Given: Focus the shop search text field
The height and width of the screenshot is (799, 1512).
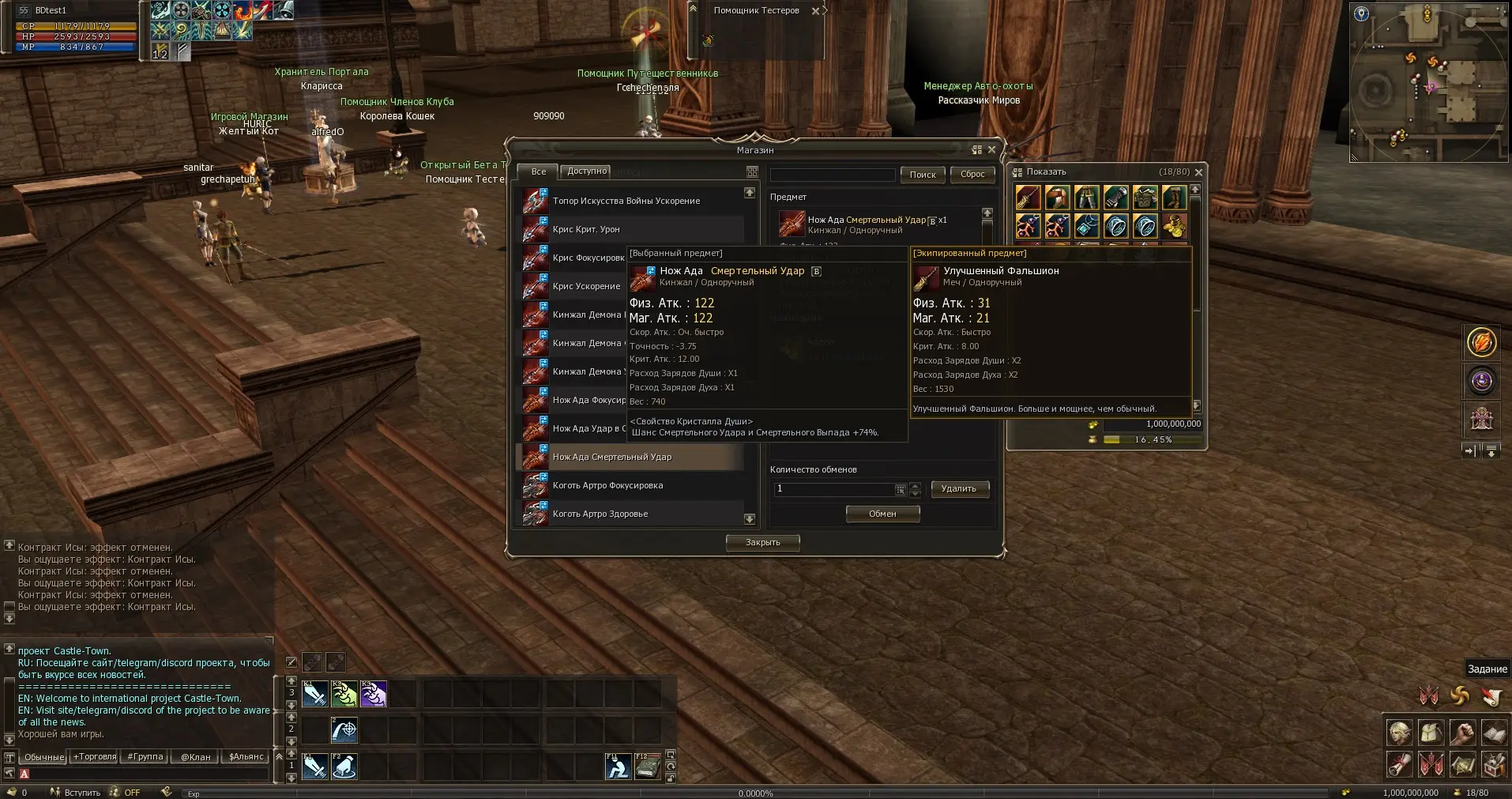Looking at the screenshot, I should click(832, 175).
